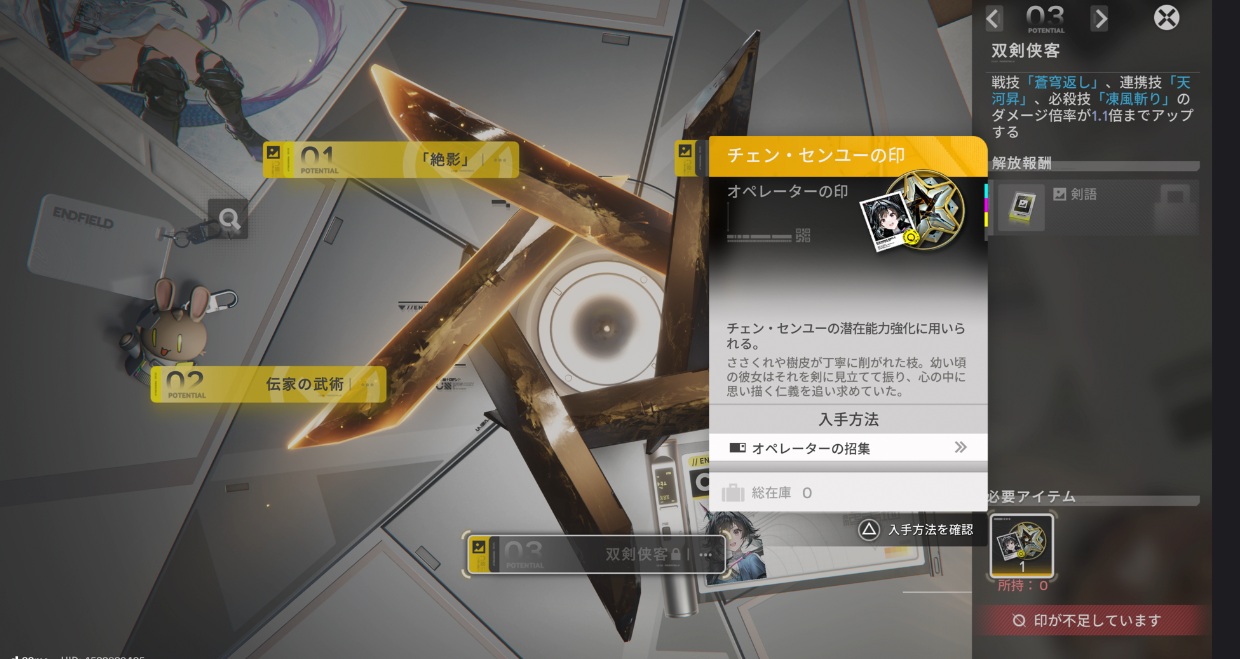Close the potential detail panel
1240x659 pixels.
(x=1166, y=18)
